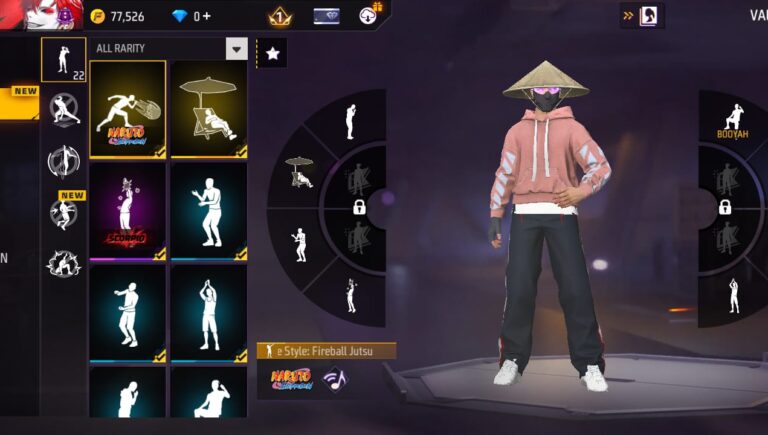Click the gold coin currency icon
Viewport: 768px width, 435px height.
pyautogui.click(x=98, y=16)
